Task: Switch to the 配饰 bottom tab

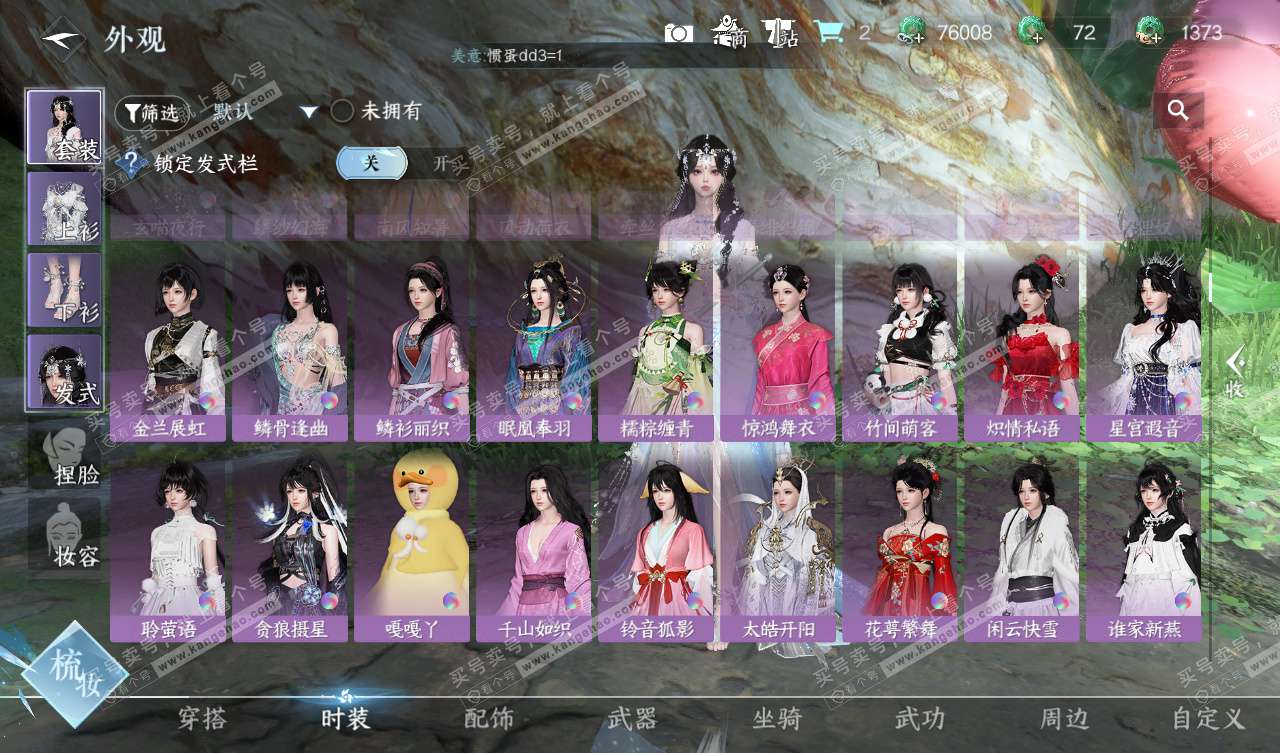Action: point(489,718)
